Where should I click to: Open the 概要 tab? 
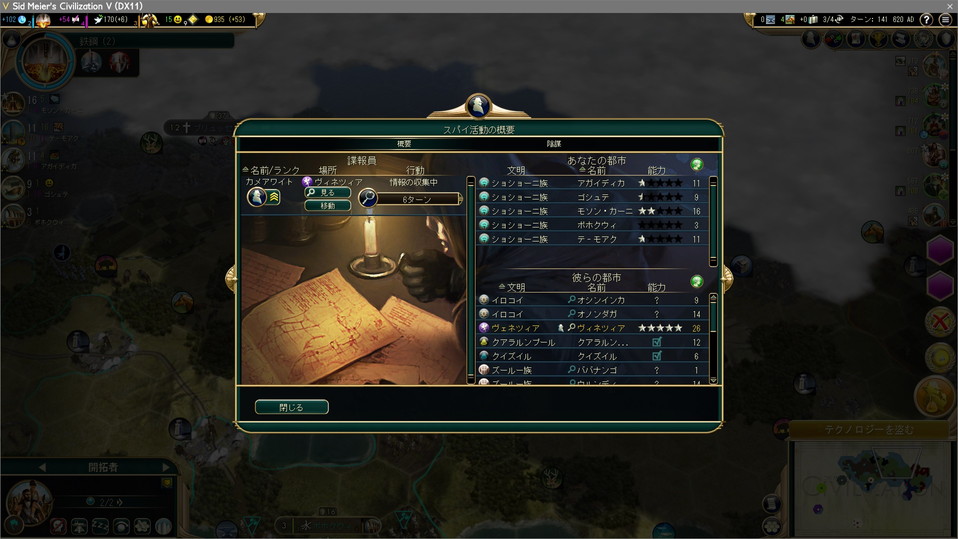[404, 144]
